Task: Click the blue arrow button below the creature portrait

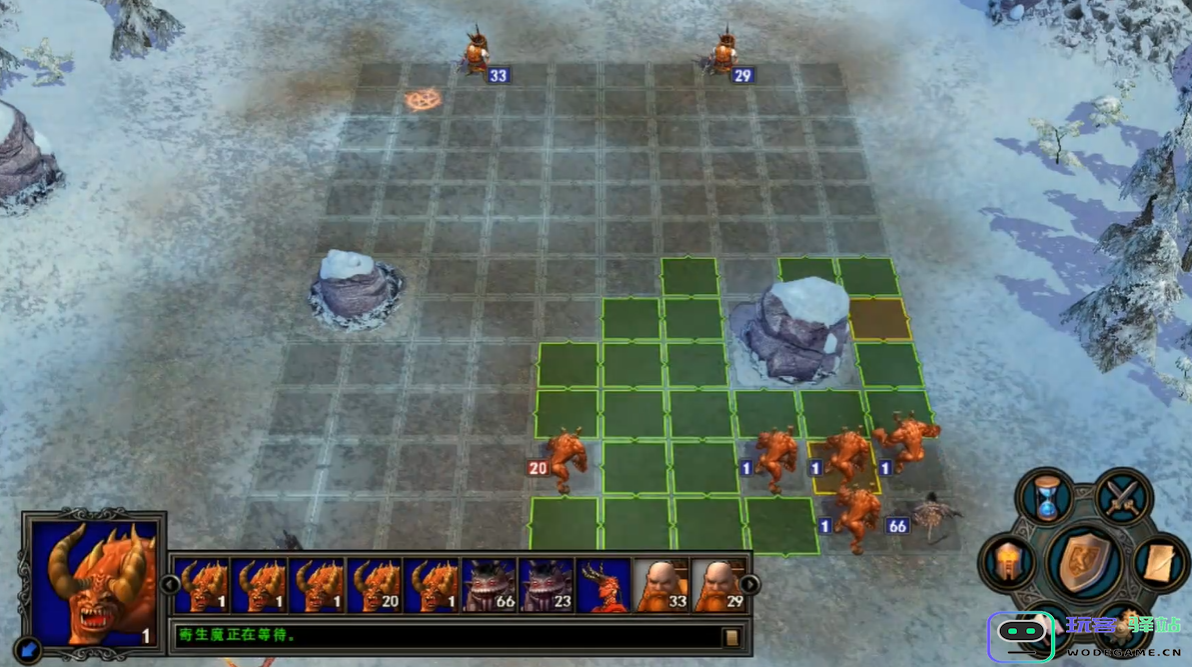Action: point(28,650)
